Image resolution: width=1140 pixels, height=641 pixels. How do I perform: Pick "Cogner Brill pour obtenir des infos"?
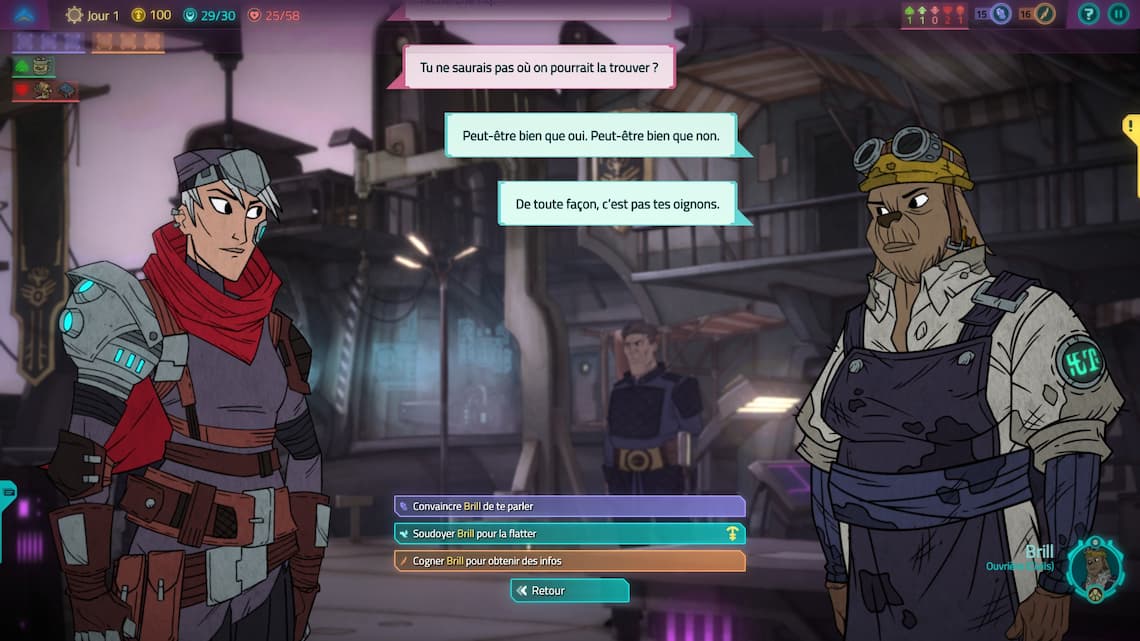(569, 561)
